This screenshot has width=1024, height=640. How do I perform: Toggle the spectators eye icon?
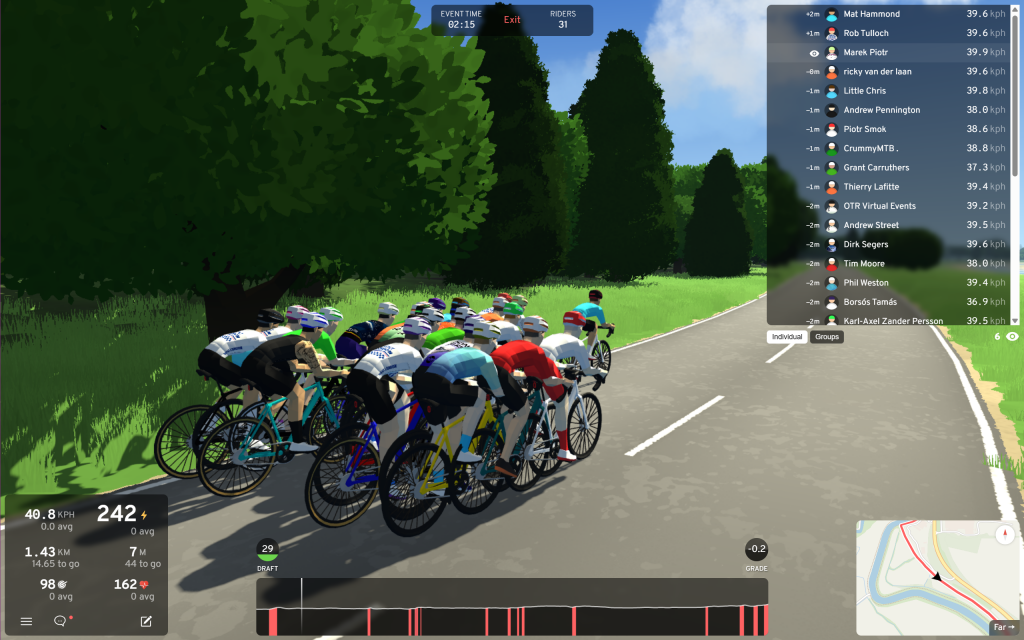[1012, 337]
